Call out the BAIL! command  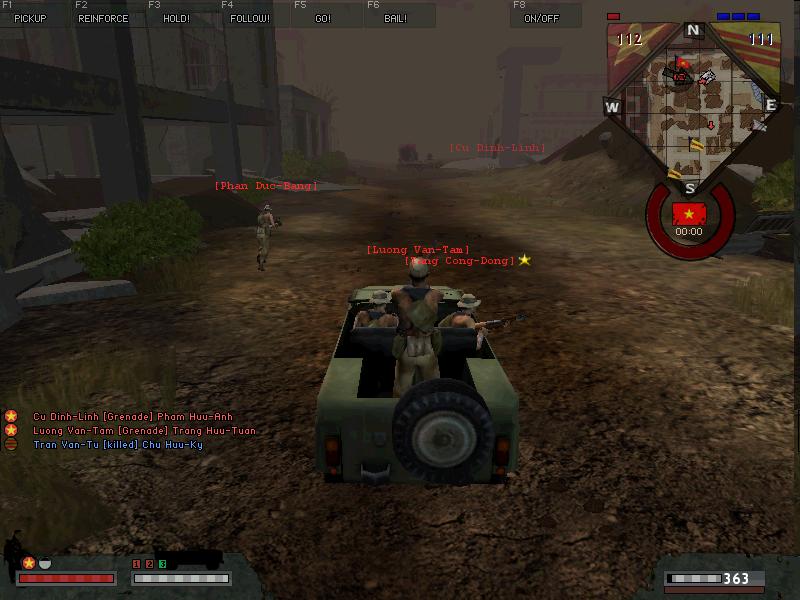click(x=395, y=18)
